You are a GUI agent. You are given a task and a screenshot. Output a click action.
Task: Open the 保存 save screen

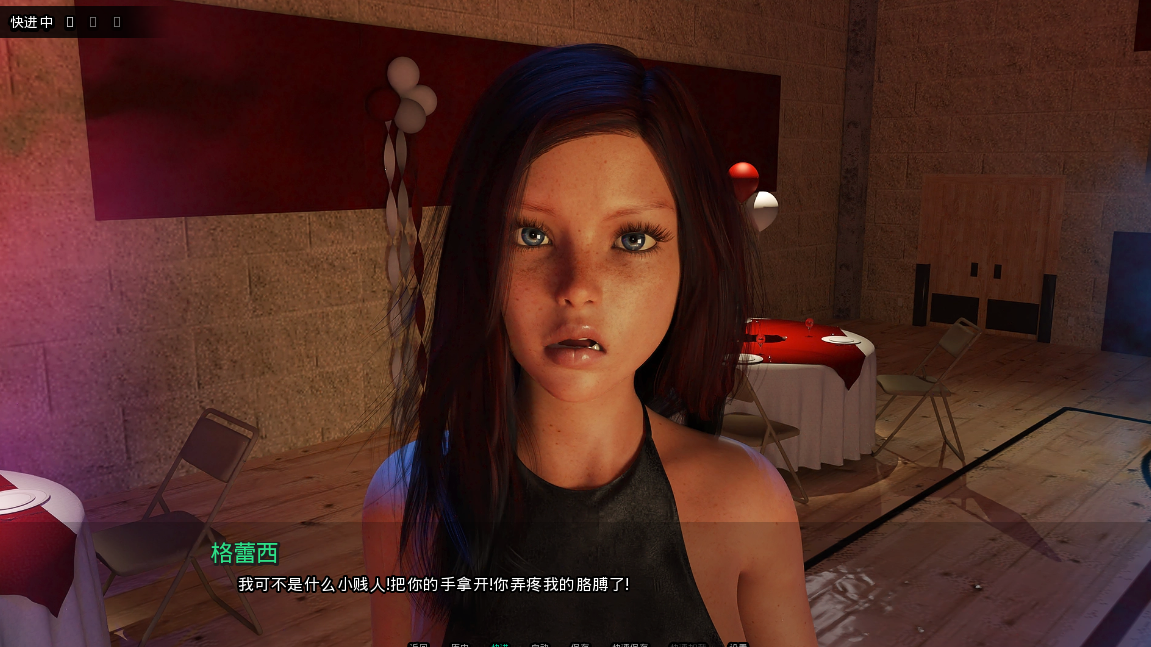[x=580, y=645]
